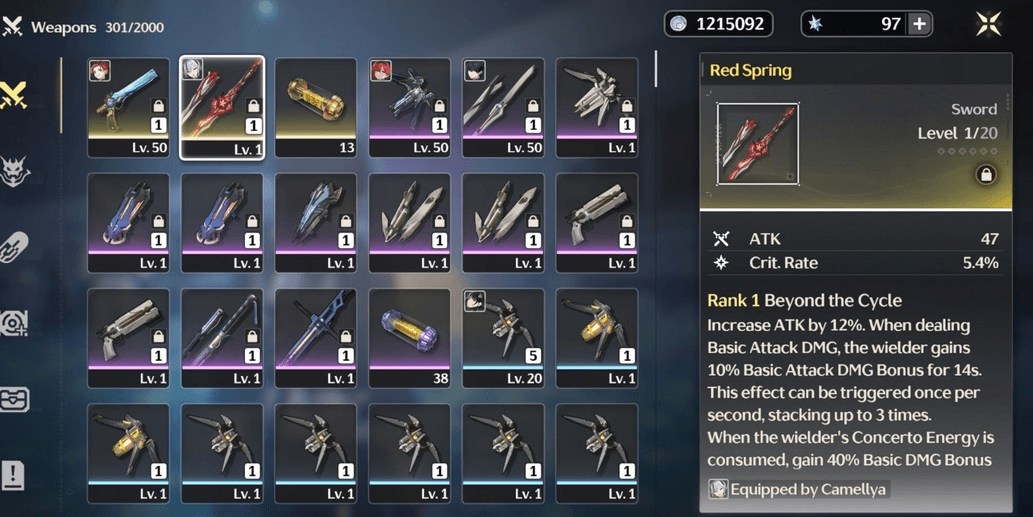Screen dimensions: 1033x517
Task: Open the Echoes category tab
Action: (15, 172)
